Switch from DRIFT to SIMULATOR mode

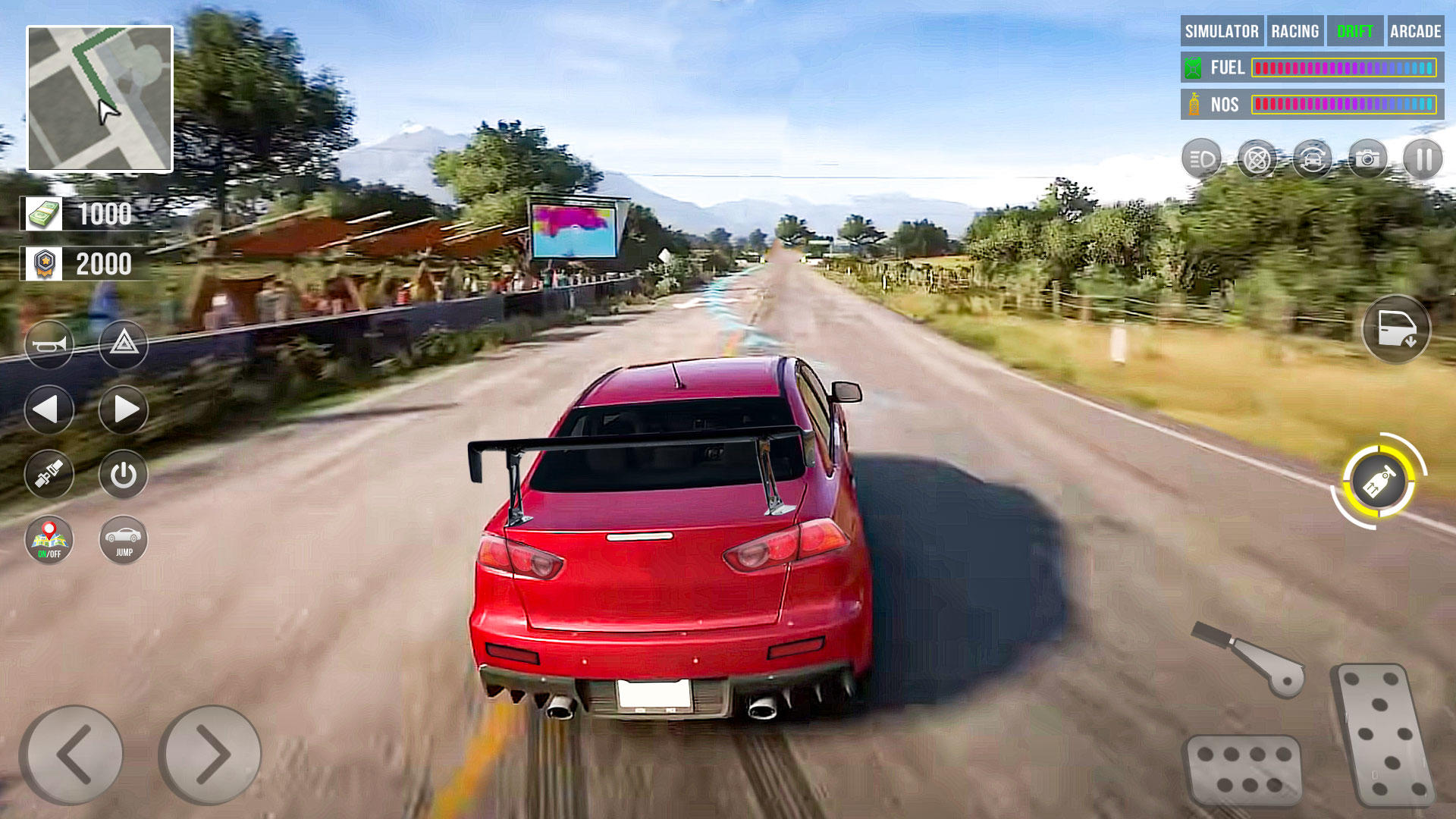[x=1221, y=32]
